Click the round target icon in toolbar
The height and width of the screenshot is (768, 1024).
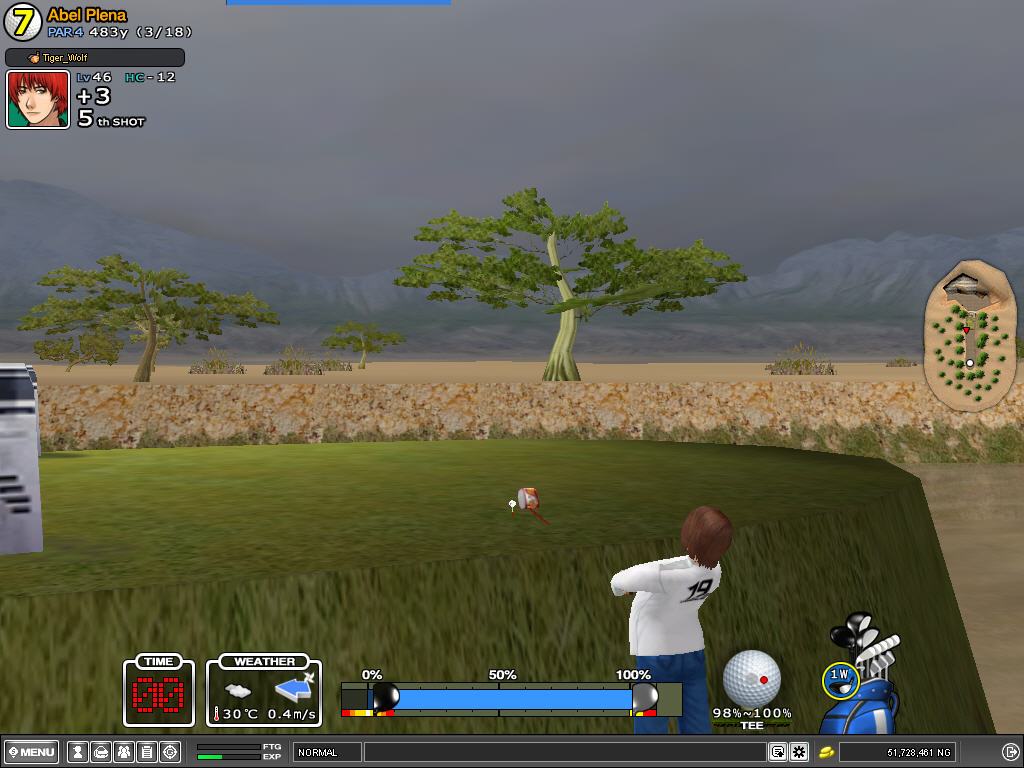170,752
